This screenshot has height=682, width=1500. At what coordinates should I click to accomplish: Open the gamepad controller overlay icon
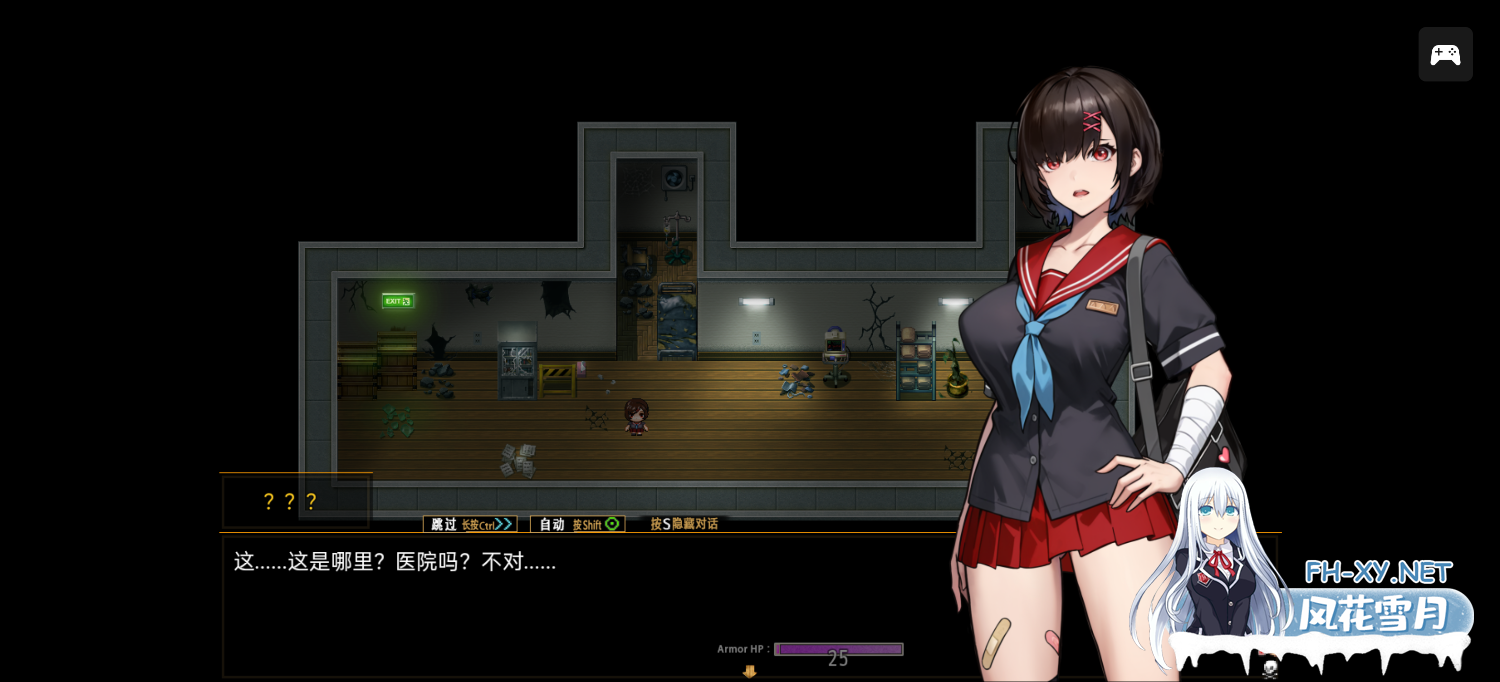(1445, 54)
